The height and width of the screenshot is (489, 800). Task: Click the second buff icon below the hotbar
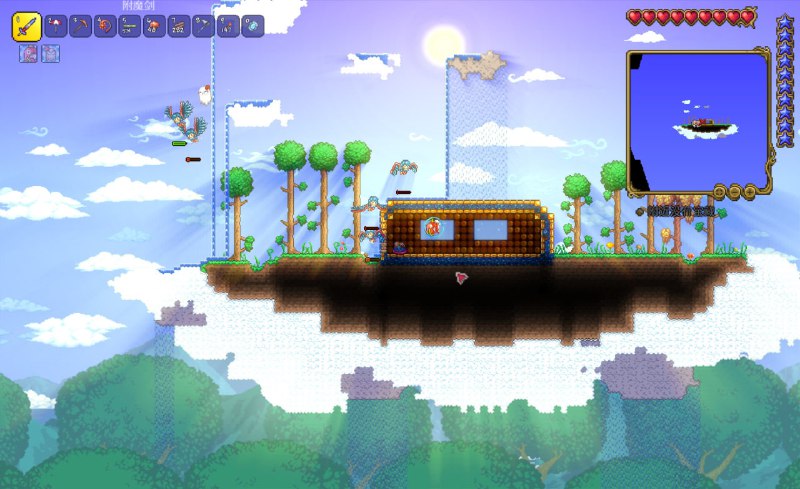[x=50, y=53]
